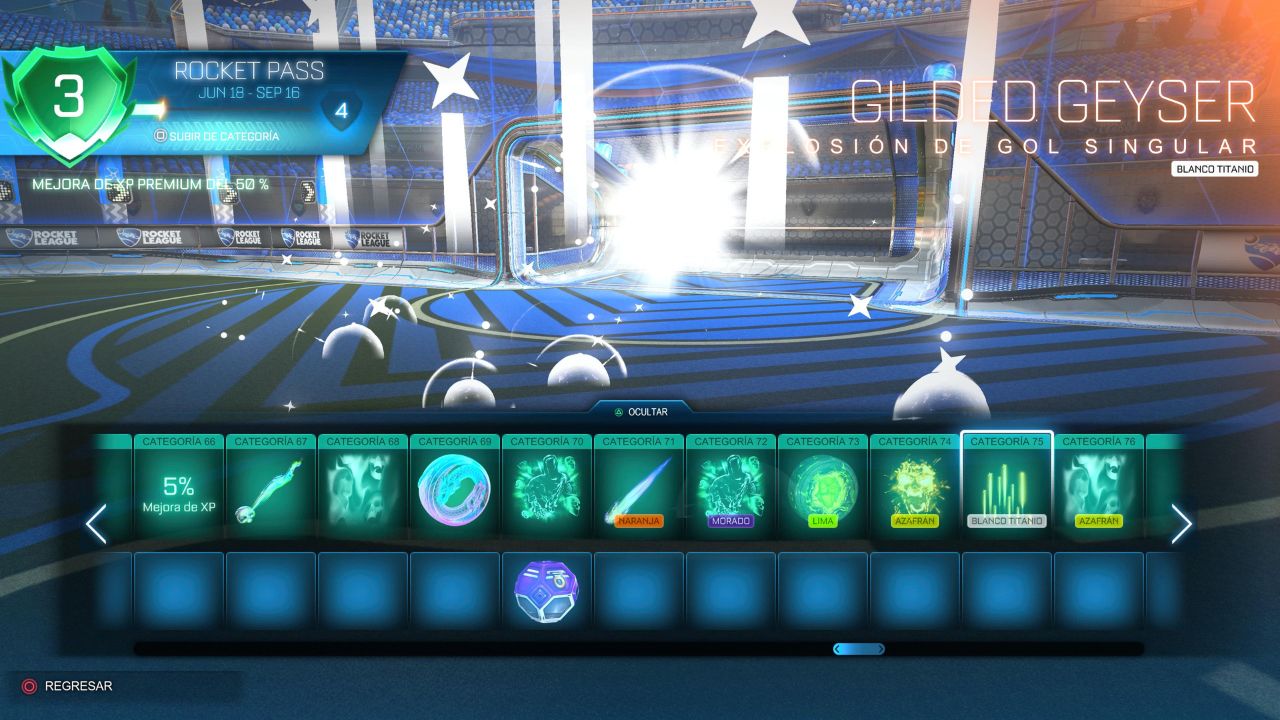Viewport: 1280px width, 720px height.
Task: Select the Categoría 74 Azafrán skull reward
Action: pyautogui.click(x=914, y=487)
